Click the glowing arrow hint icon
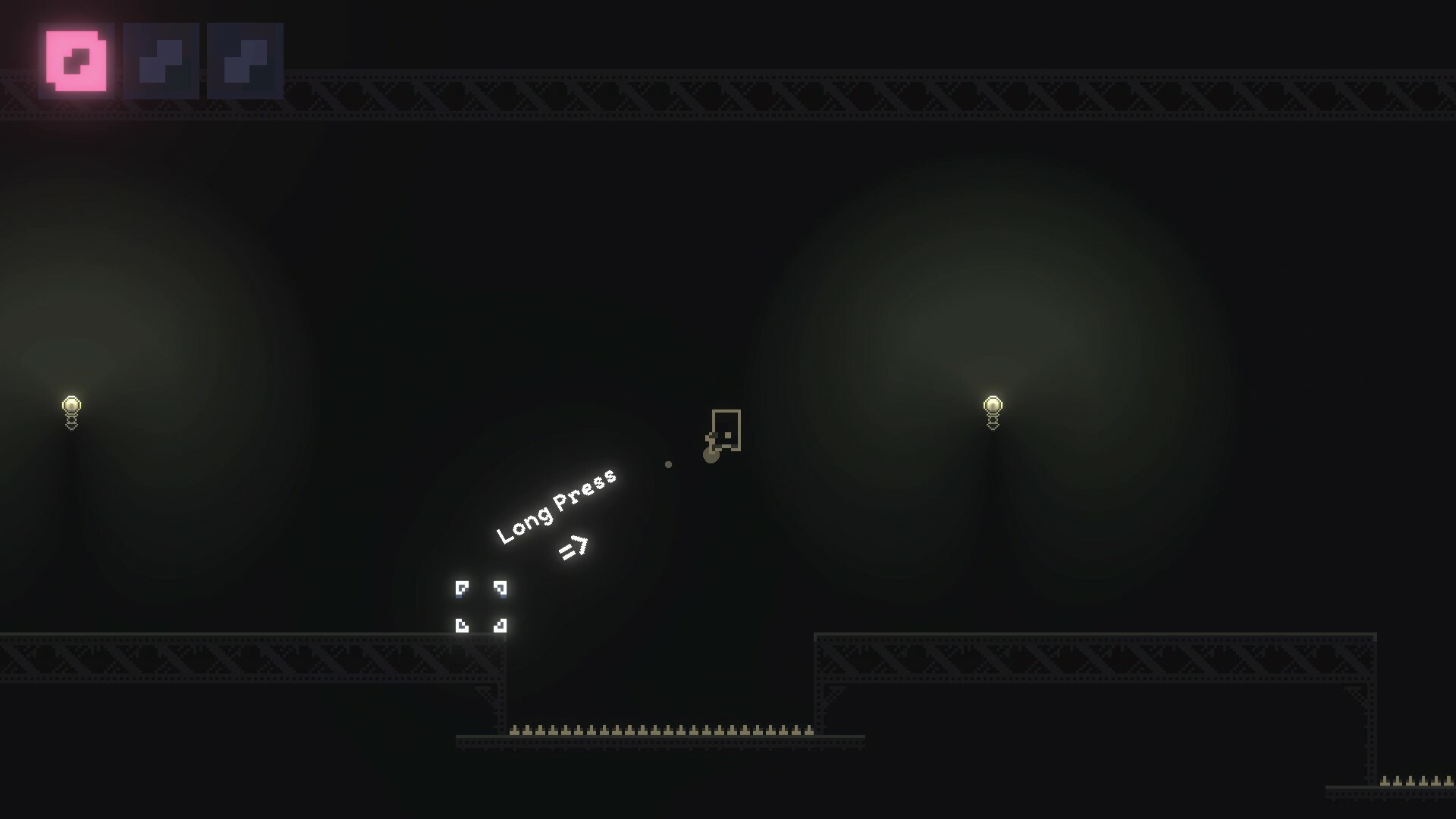 [x=574, y=548]
